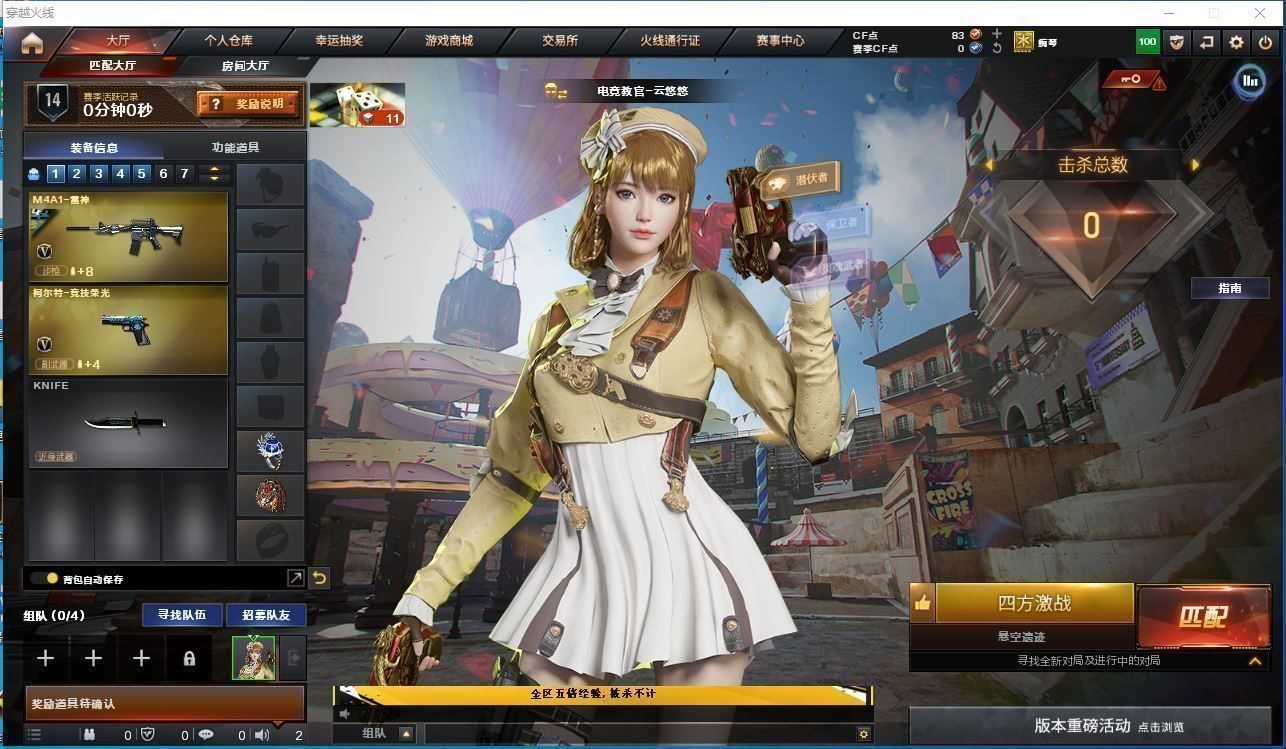
Task: Click the 招募队友 recruit teammates button
Action: pyautogui.click(x=266, y=615)
